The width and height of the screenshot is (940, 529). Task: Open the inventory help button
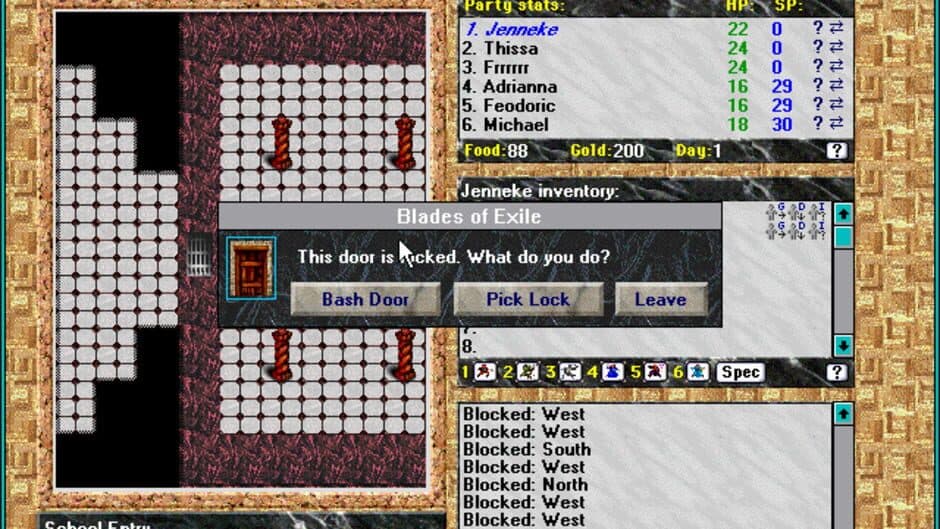tap(837, 373)
